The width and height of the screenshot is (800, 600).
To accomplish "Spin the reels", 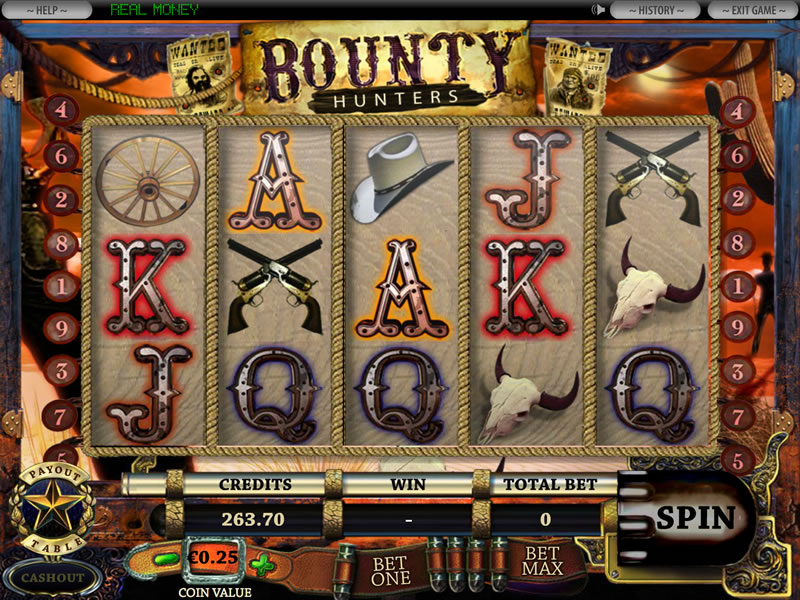I will (x=695, y=518).
